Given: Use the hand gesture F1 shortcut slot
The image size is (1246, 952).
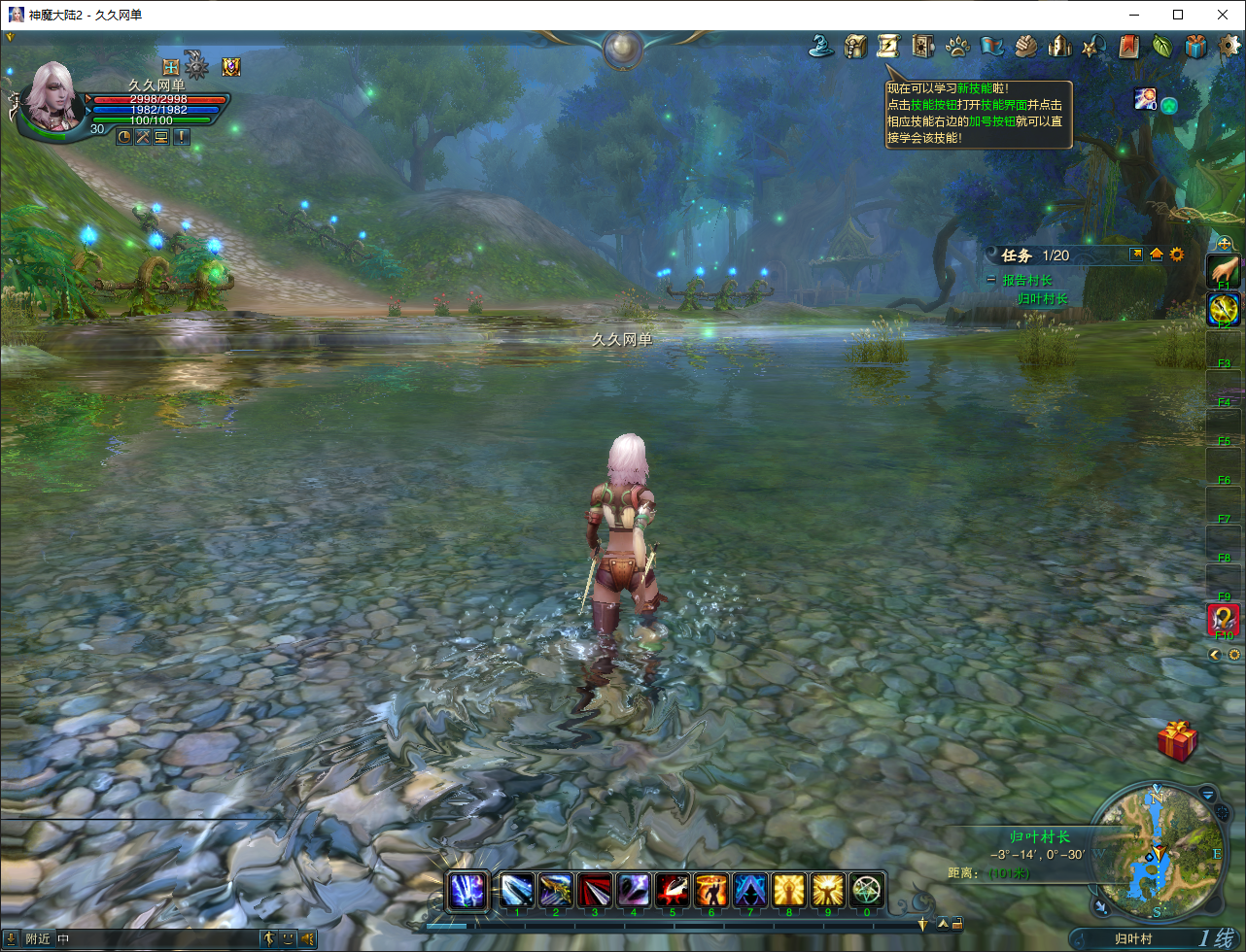Looking at the screenshot, I should click(1223, 271).
